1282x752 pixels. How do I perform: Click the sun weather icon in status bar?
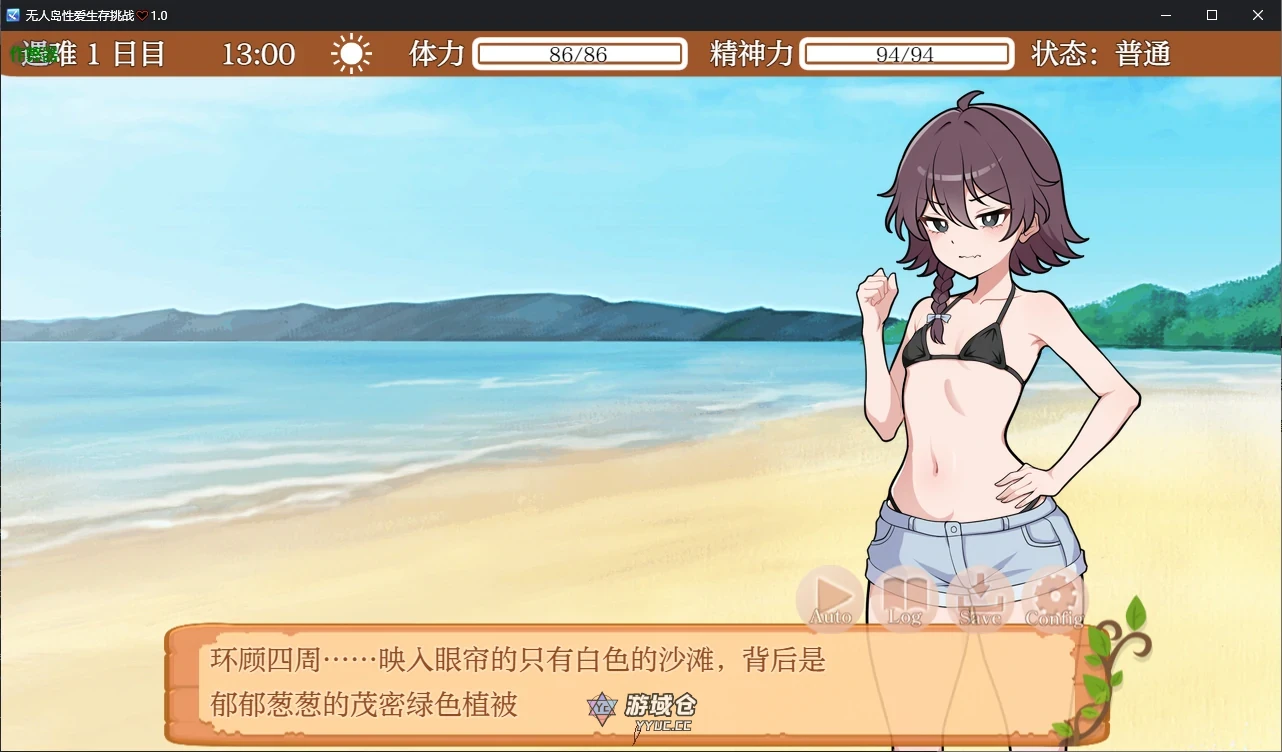coord(351,54)
